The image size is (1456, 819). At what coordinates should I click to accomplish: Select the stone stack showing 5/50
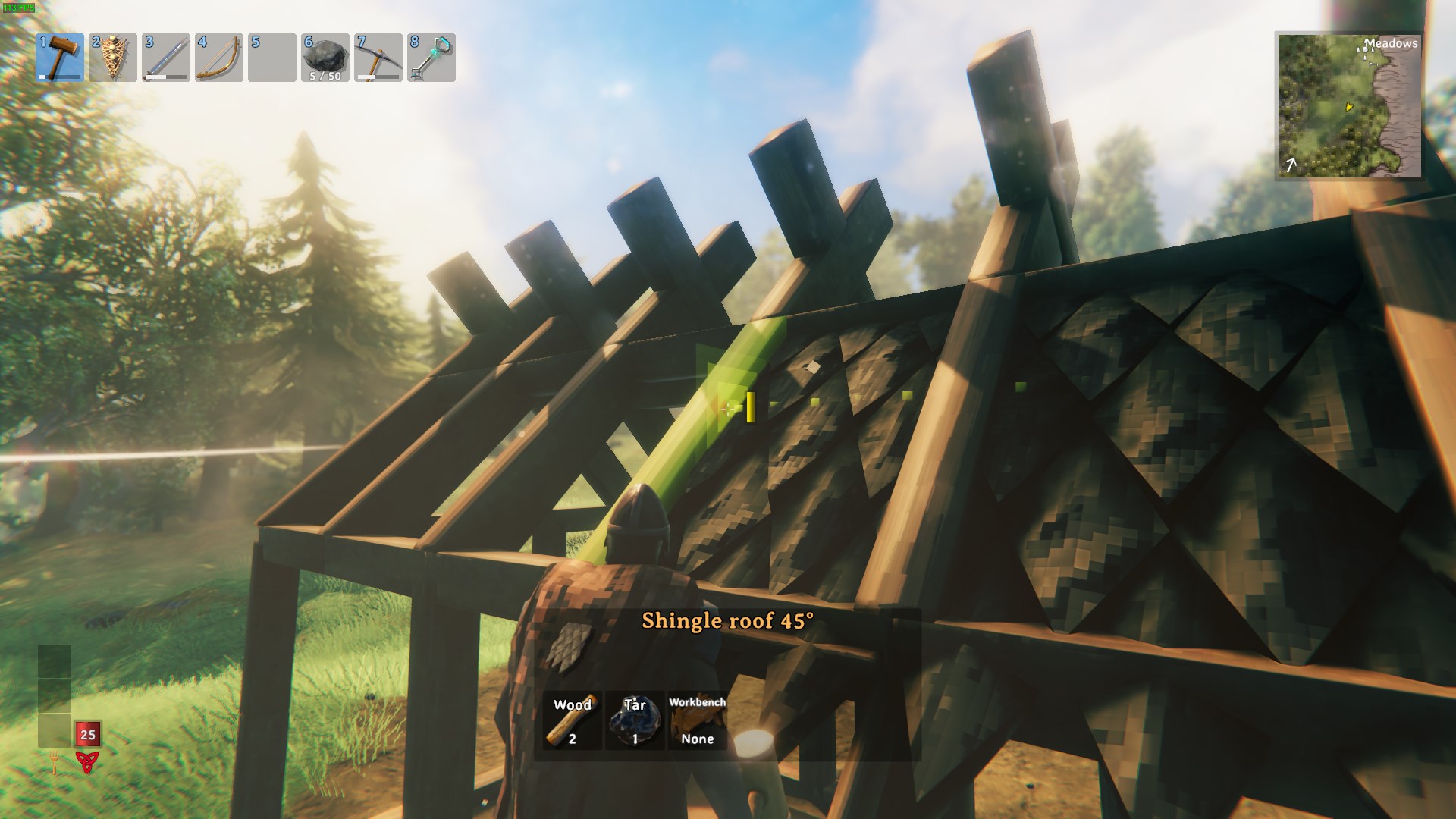click(x=325, y=57)
